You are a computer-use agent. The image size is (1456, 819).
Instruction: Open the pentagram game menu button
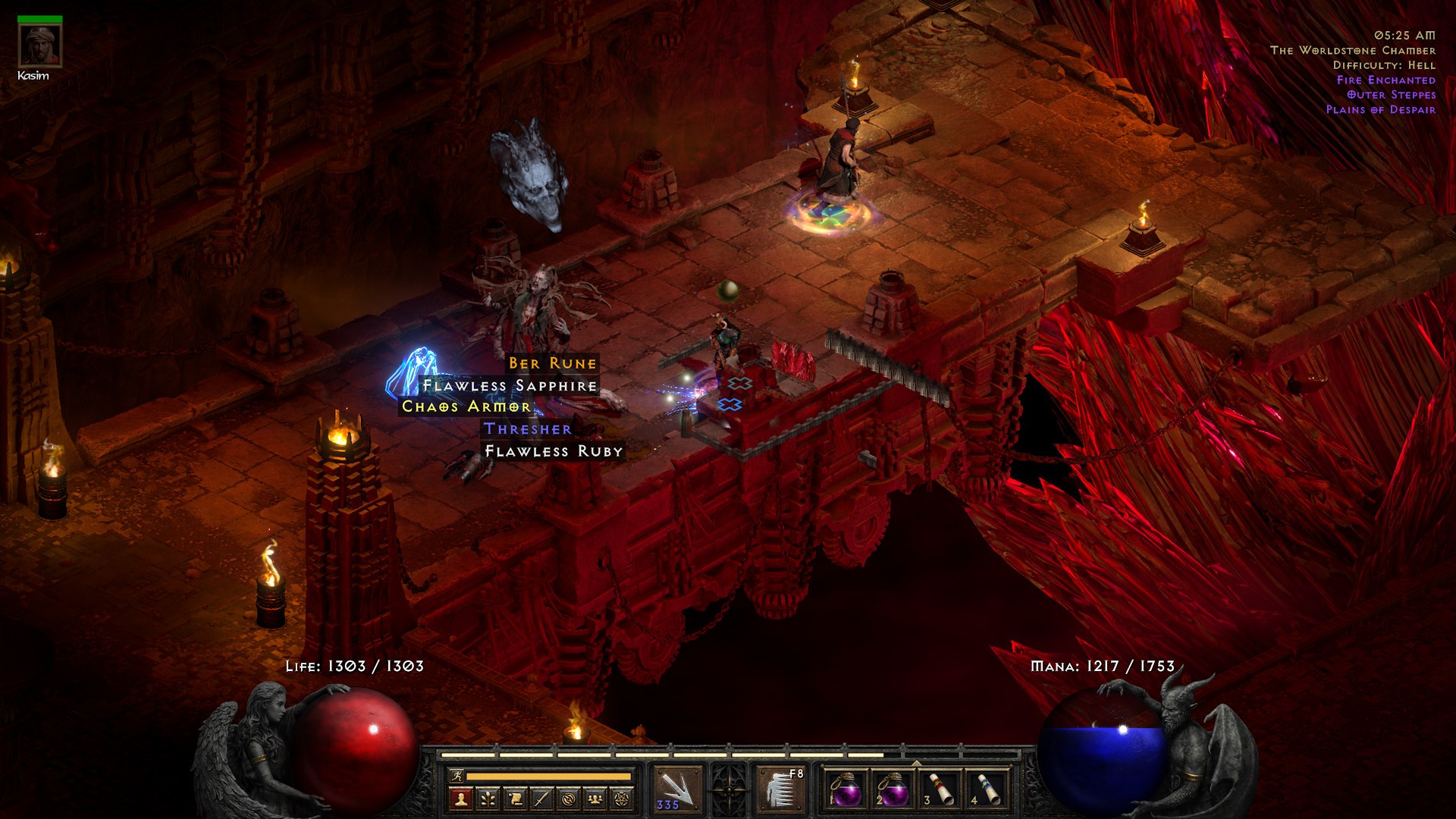[623, 799]
